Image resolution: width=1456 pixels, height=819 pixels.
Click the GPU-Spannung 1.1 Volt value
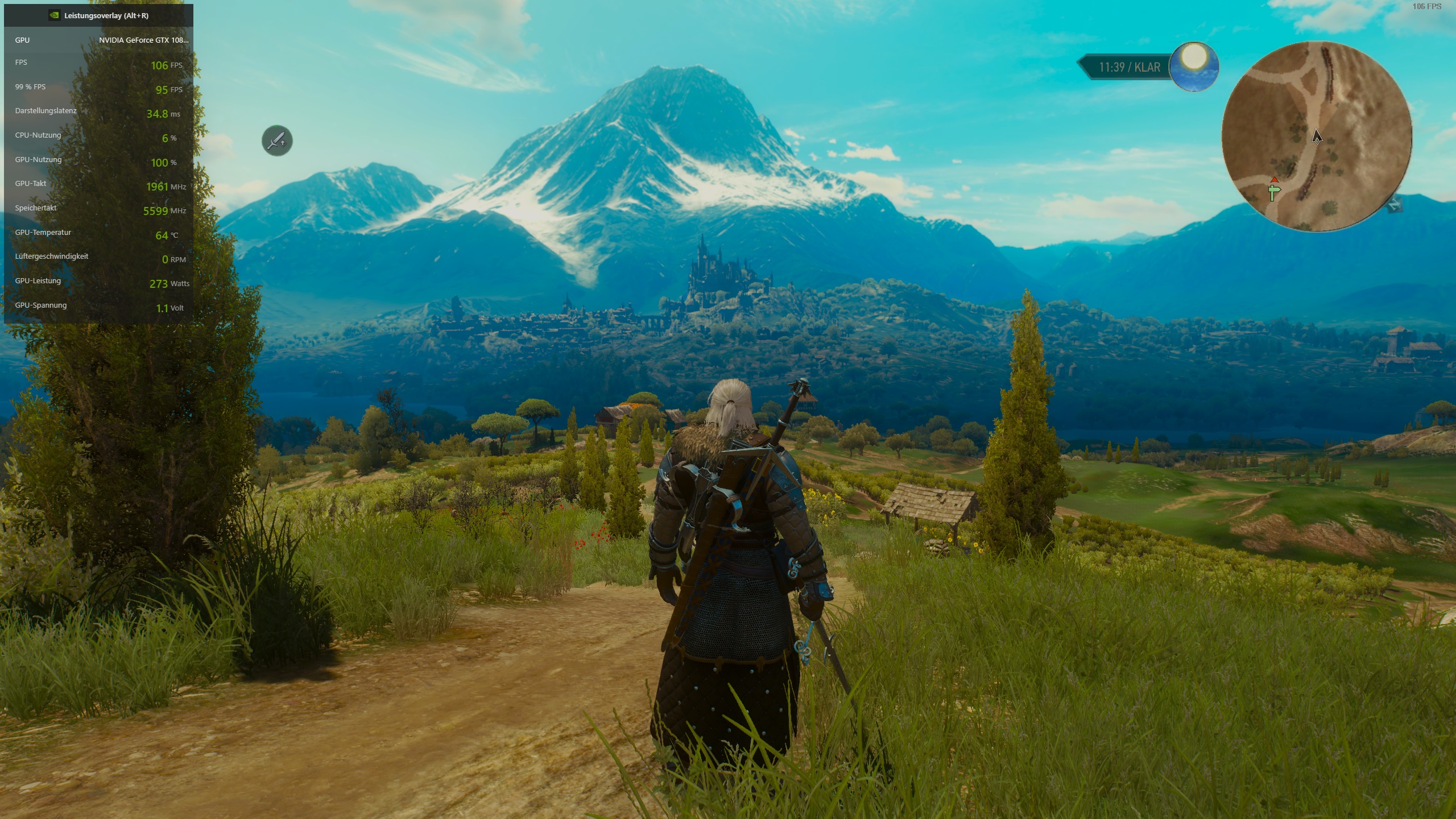tap(169, 306)
